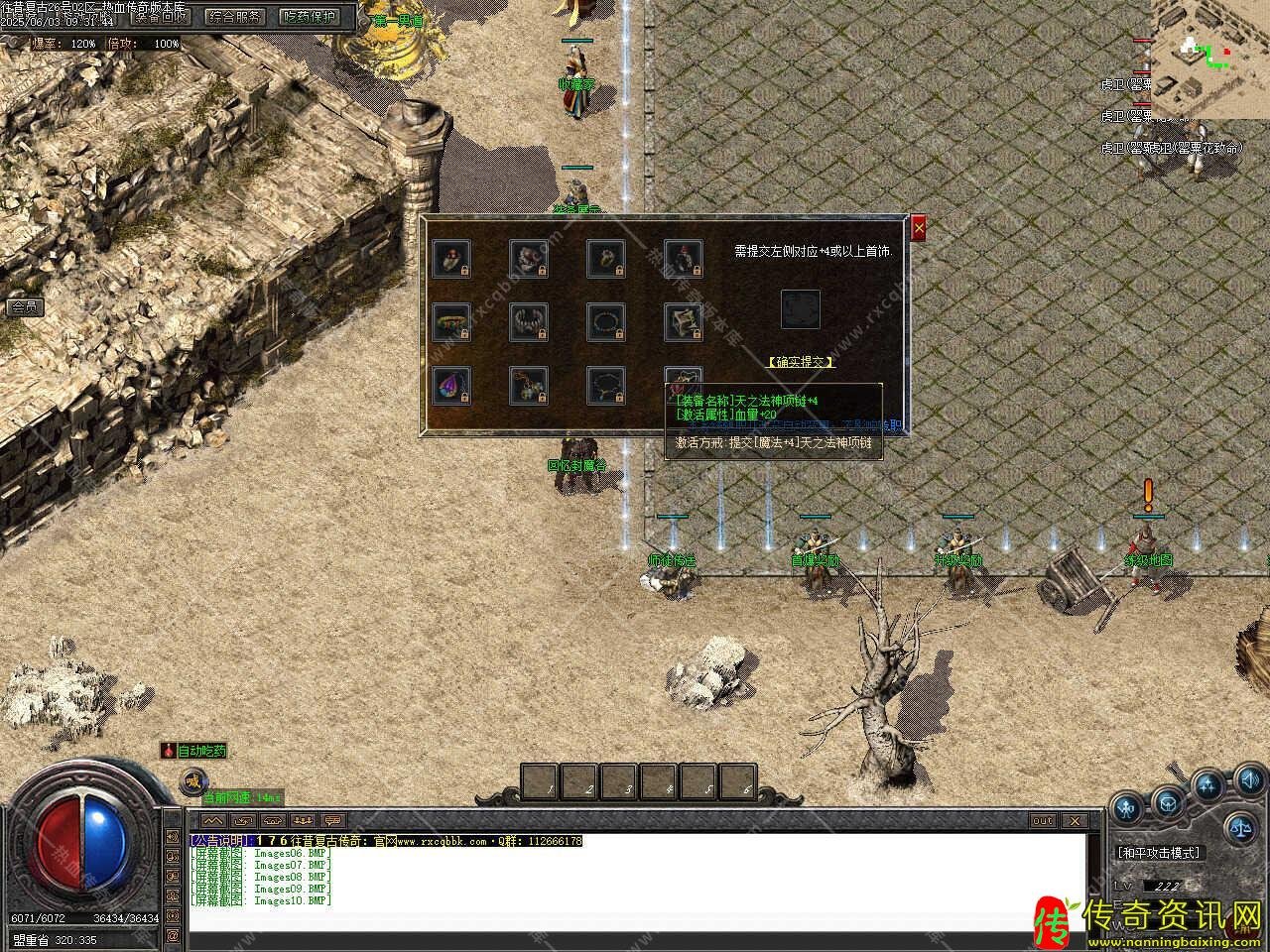Screen dimensions: 1270x952
Task: Select the empty submission slot under the instructions
Action: coord(800,309)
